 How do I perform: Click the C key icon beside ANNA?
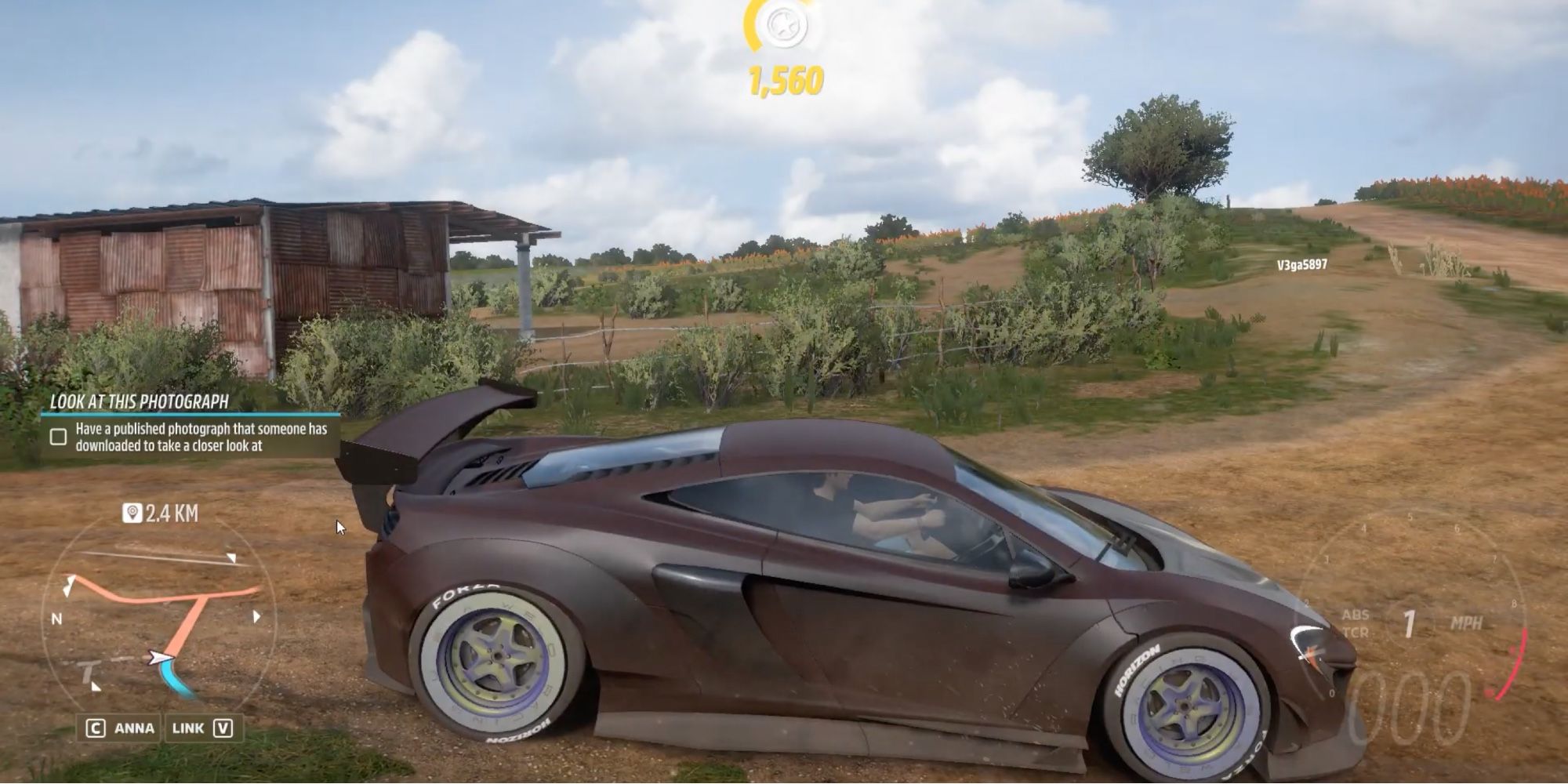94,728
